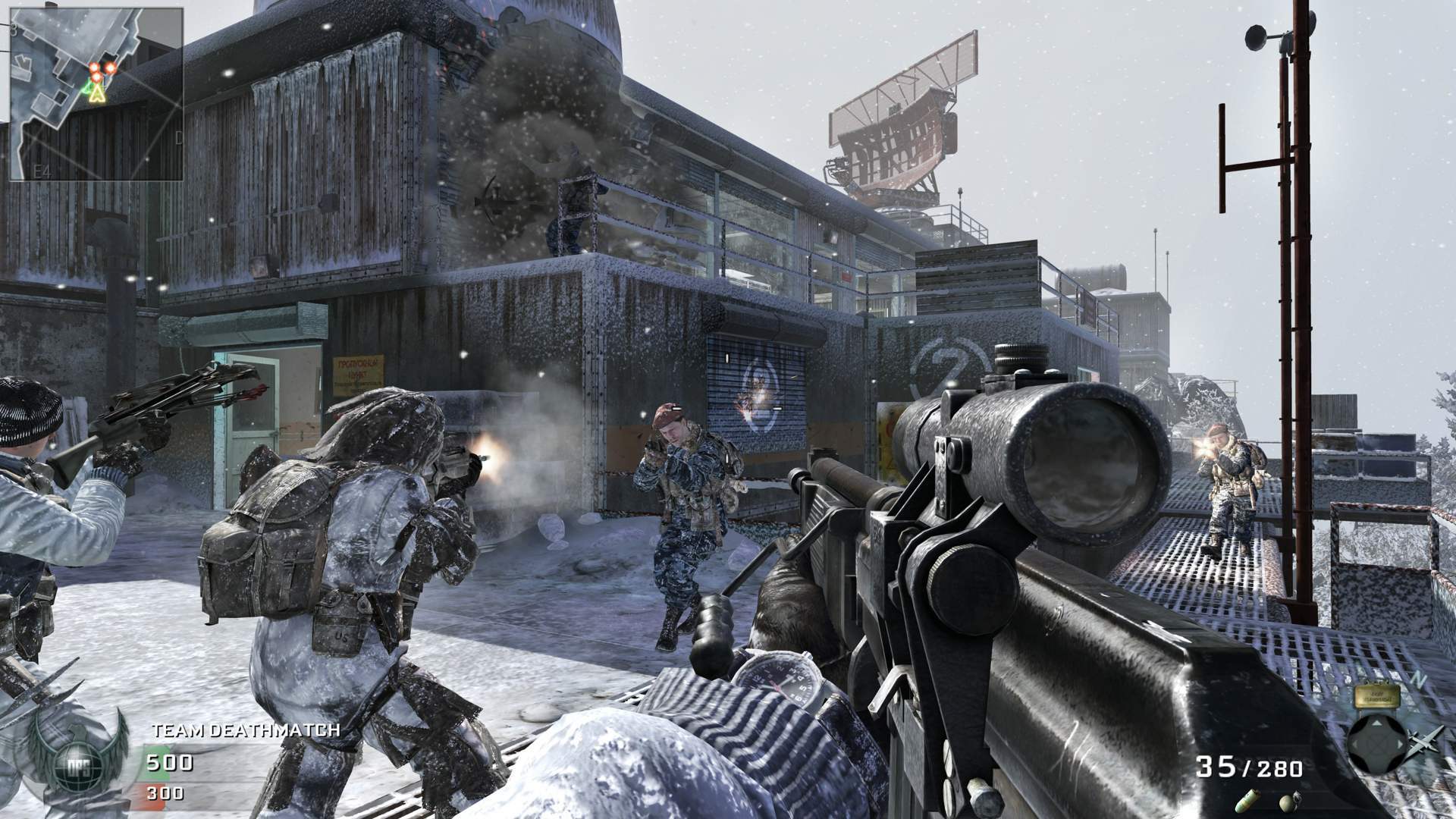Image resolution: width=1456 pixels, height=819 pixels.
Task: Click the N compass heading indicator
Action: 1417,678
